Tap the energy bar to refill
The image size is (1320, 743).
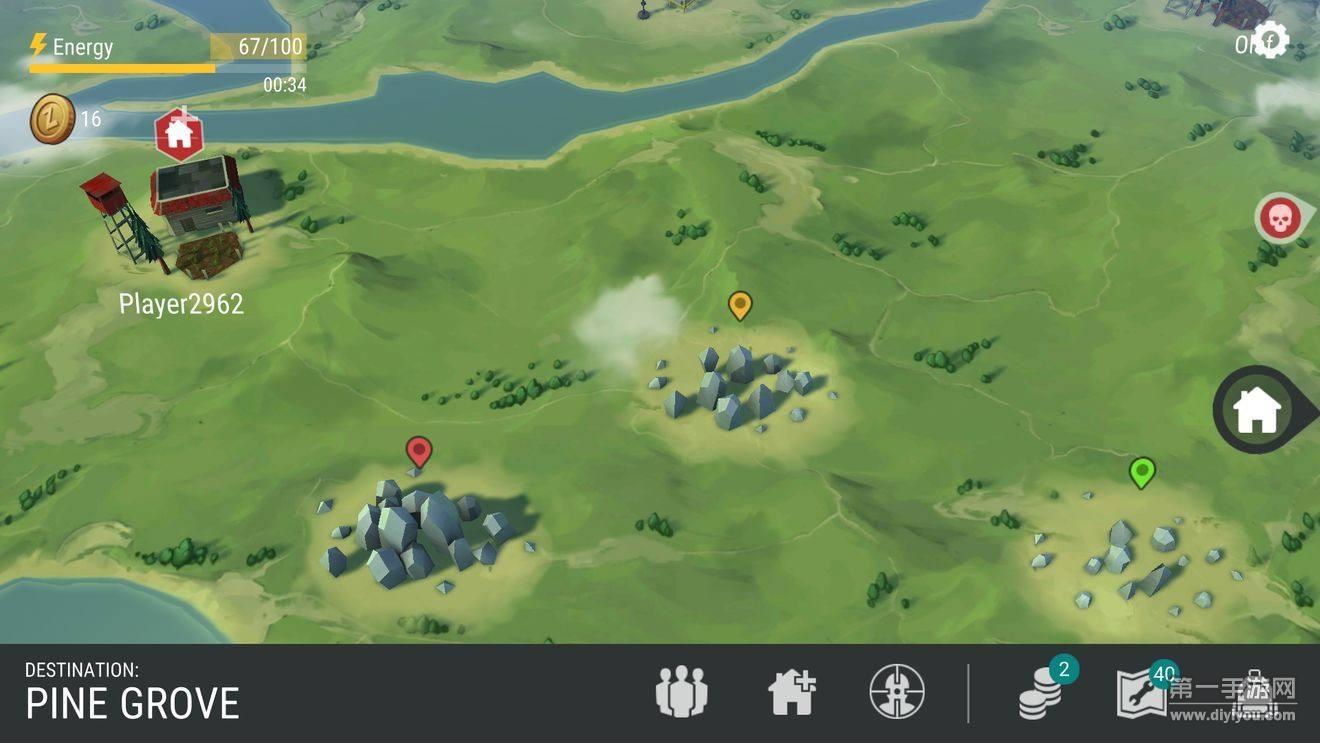tap(167, 57)
